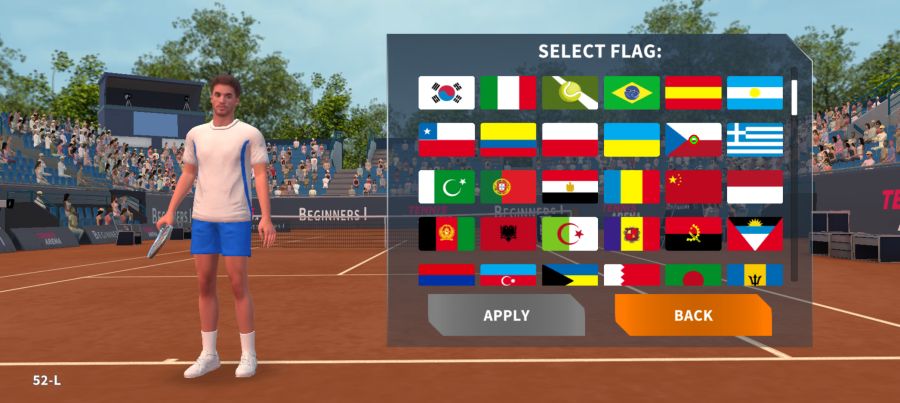Select the Angola flag
This screenshot has height=403, width=900.
693,234
